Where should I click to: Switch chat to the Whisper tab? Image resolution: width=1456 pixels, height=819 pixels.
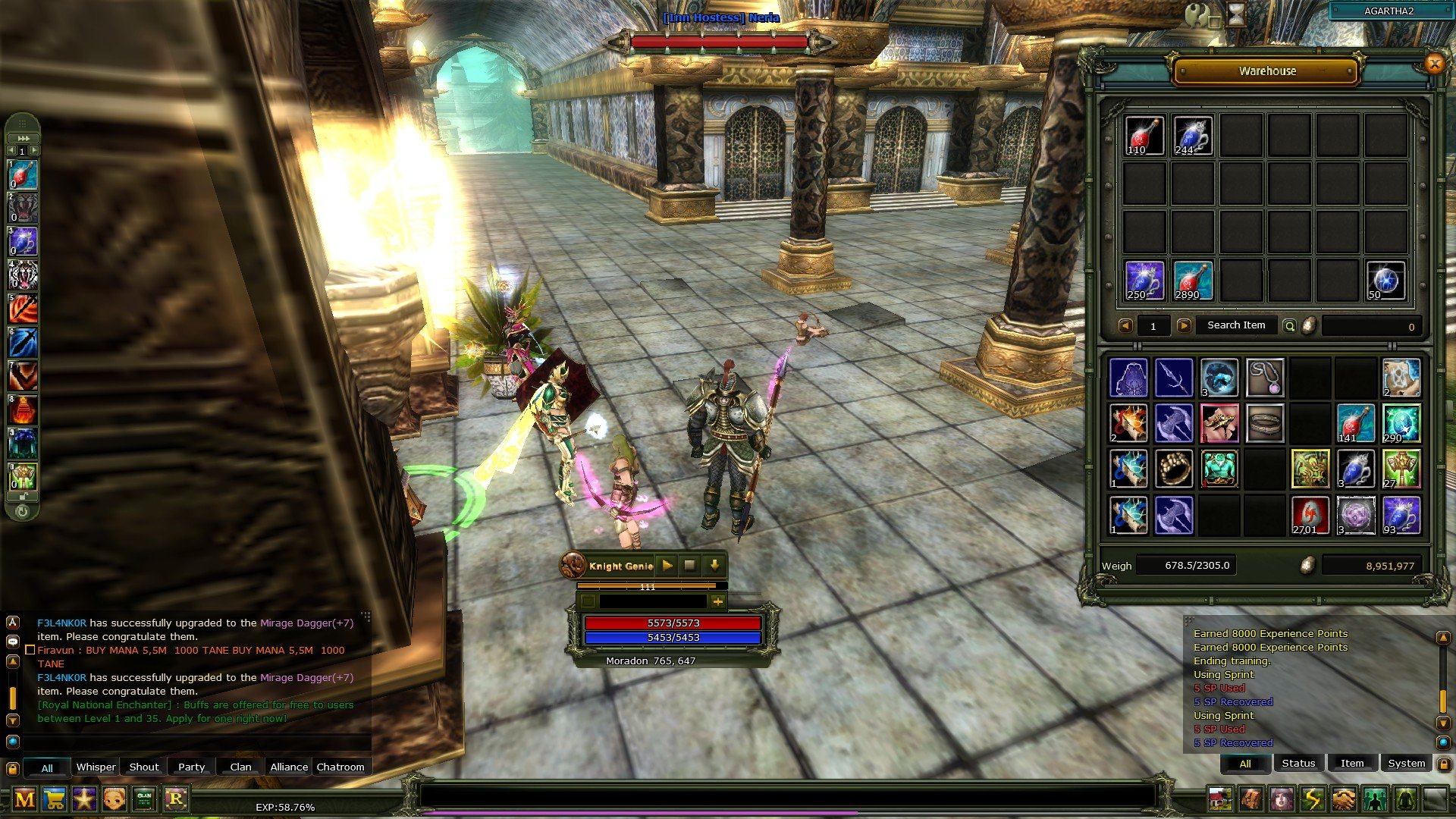[96, 767]
